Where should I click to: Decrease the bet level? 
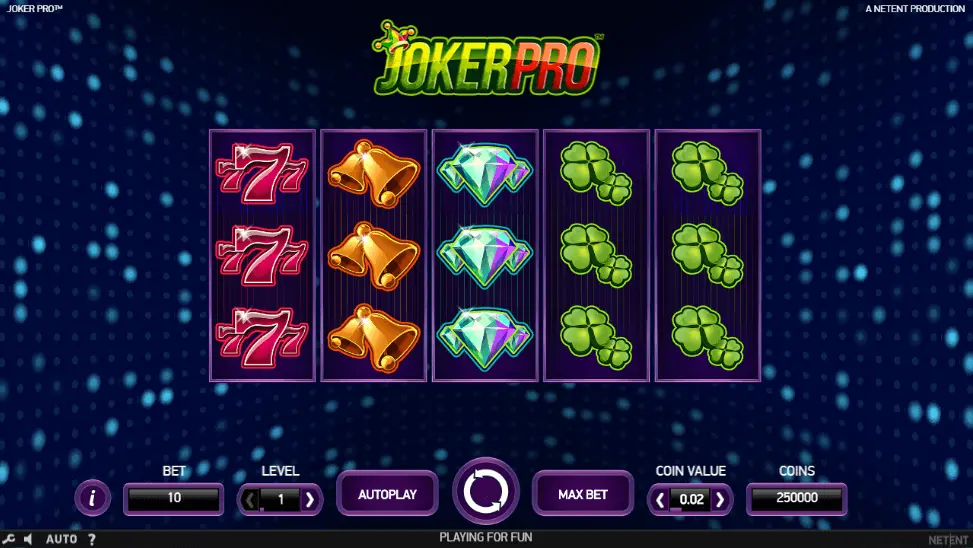coord(250,499)
